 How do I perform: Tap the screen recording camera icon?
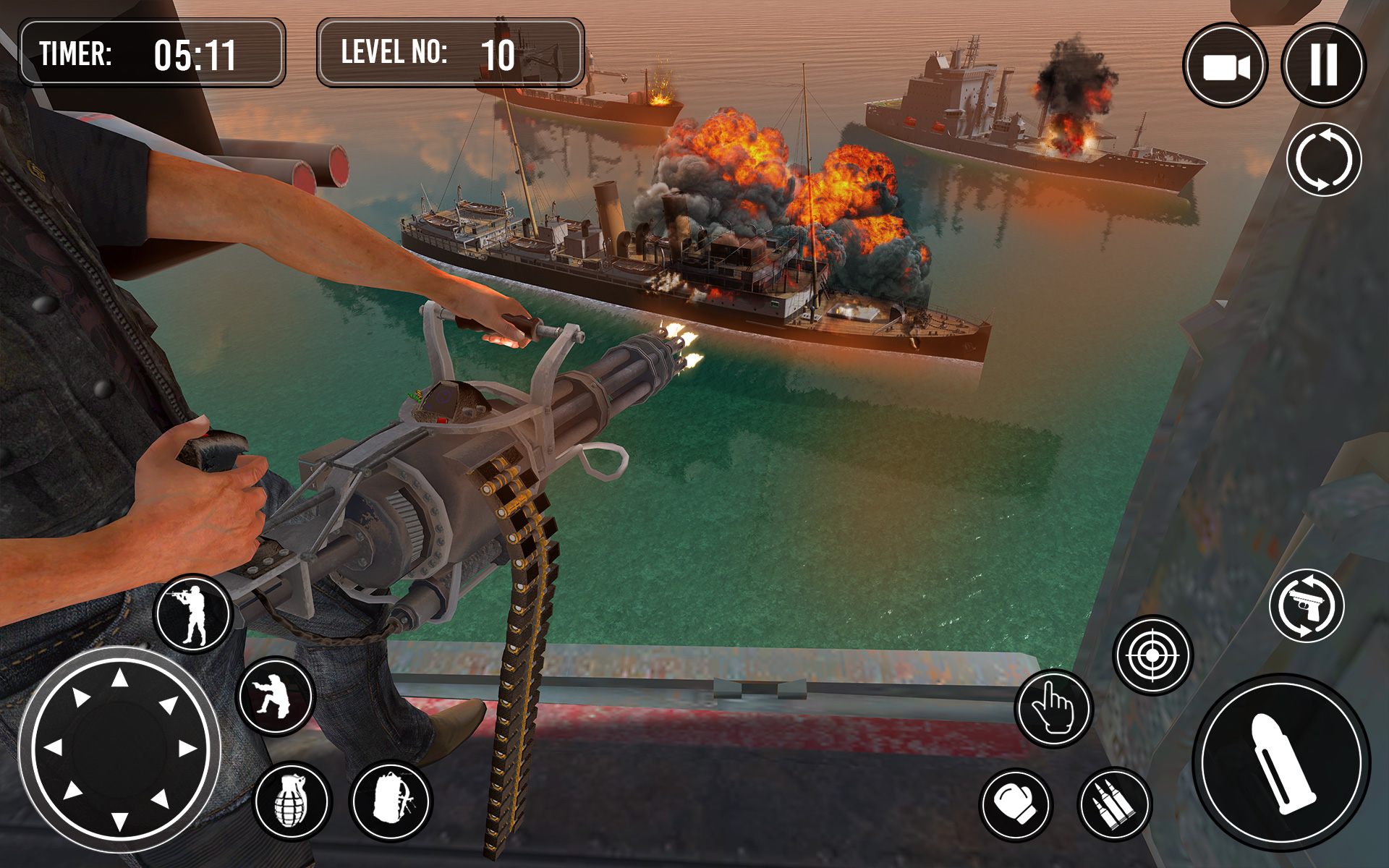tap(1226, 65)
